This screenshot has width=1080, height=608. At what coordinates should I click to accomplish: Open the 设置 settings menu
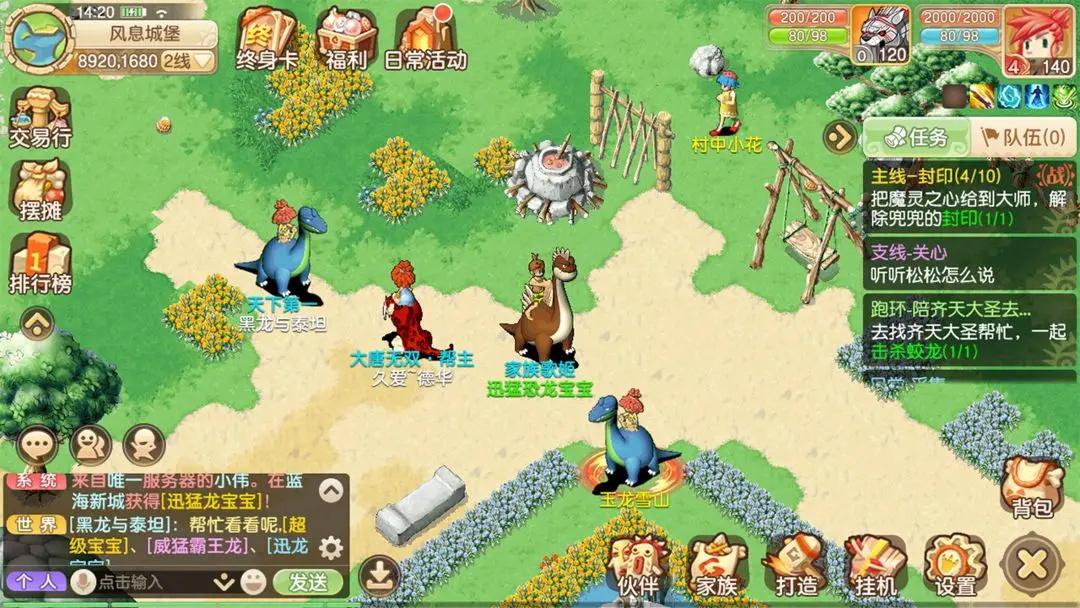955,567
